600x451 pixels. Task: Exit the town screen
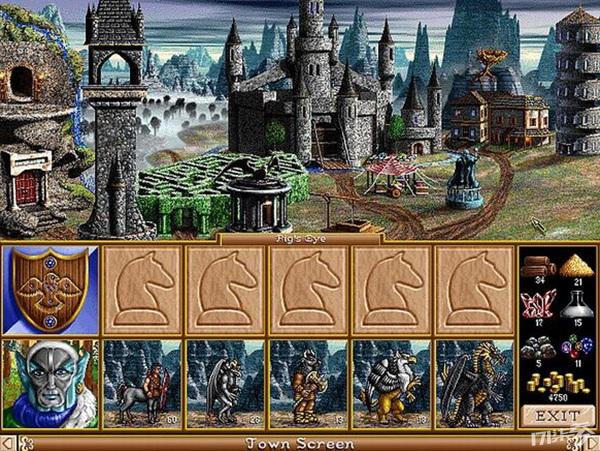point(558,414)
